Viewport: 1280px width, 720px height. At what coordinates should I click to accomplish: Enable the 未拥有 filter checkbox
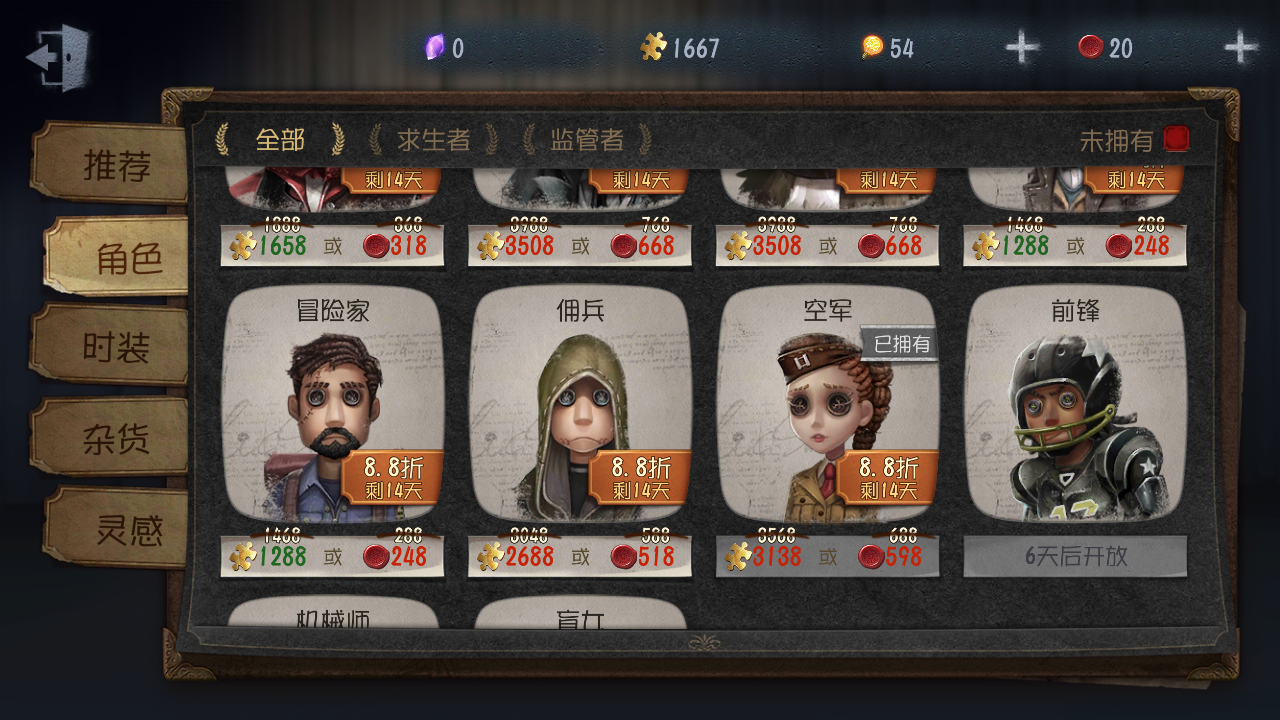(x=1176, y=139)
